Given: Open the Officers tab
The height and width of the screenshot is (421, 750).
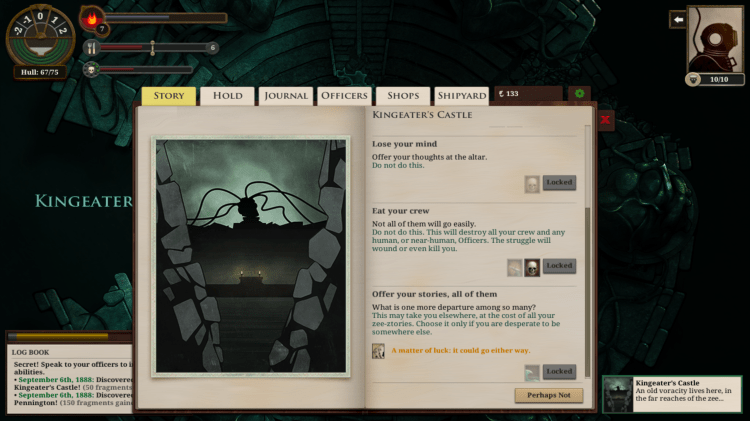Looking at the screenshot, I should [x=344, y=96].
